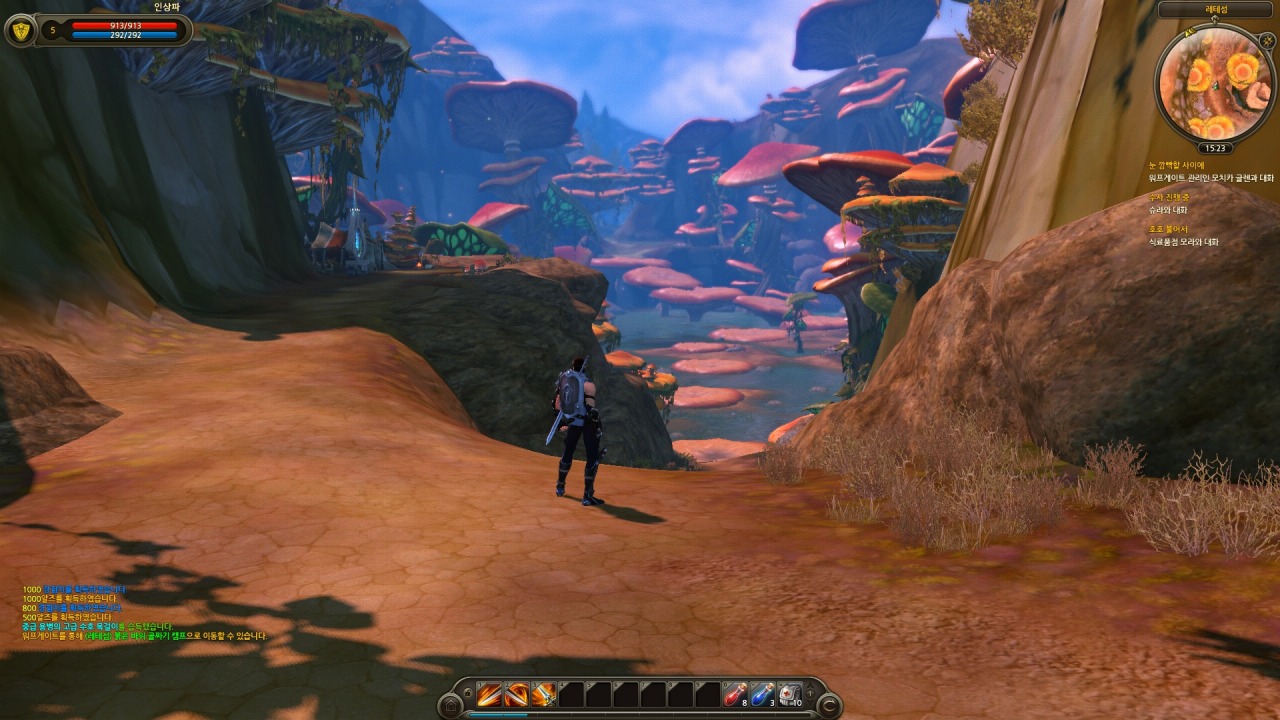Trigger the downward sword strike skill in slot 3
Viewport: 1280px width, 720px height.
coord(544,694)
